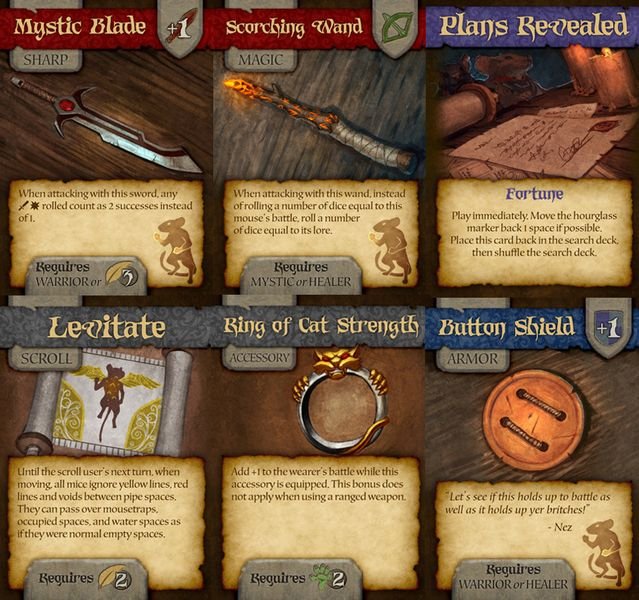
Task: Choose the Scorching Wand card
Action: (319, 150)
